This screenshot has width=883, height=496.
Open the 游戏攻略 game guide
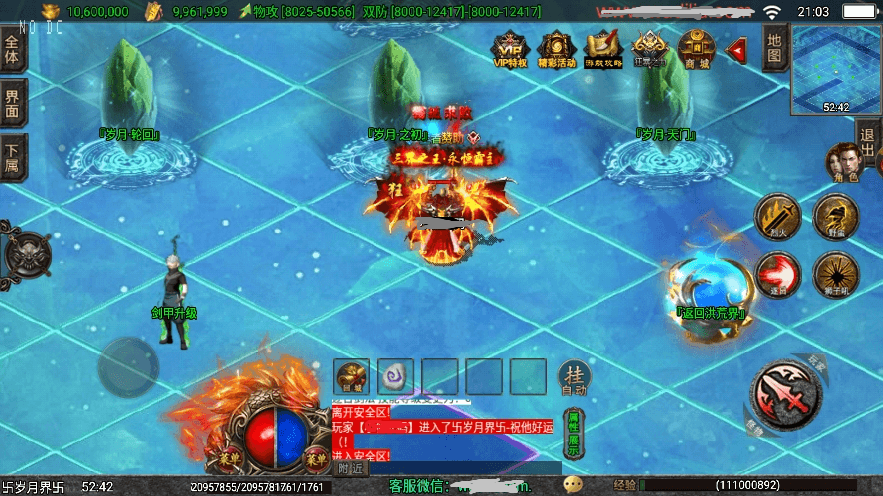click(603, 48)
